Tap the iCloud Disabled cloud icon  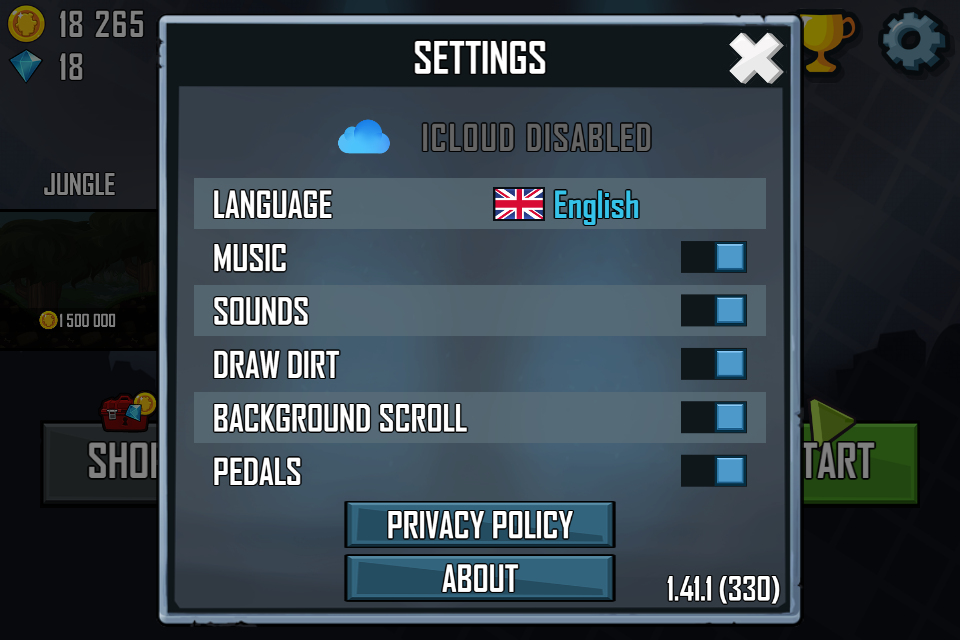(x=363, y=137)
